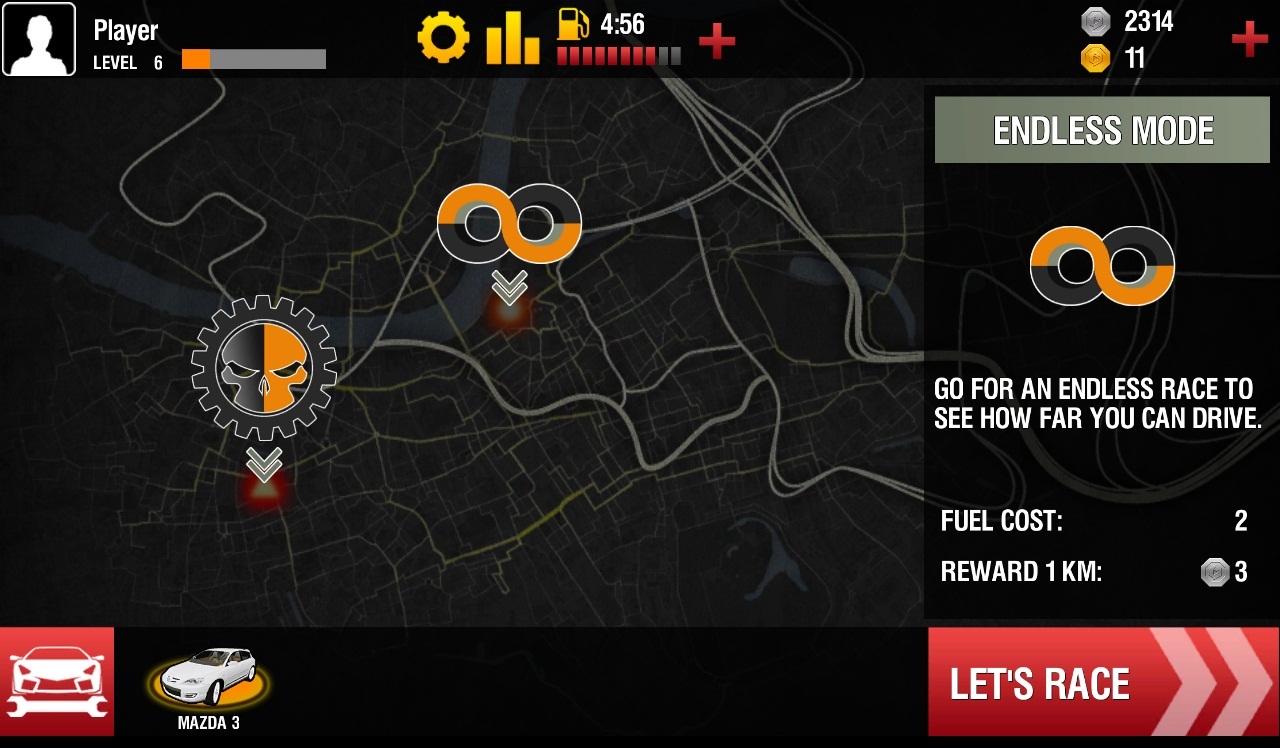This screenshot has height=748, width=1280.
Task: Buy more currency with the red plus
Action: pyautogui.click(x=1249, y=39)
